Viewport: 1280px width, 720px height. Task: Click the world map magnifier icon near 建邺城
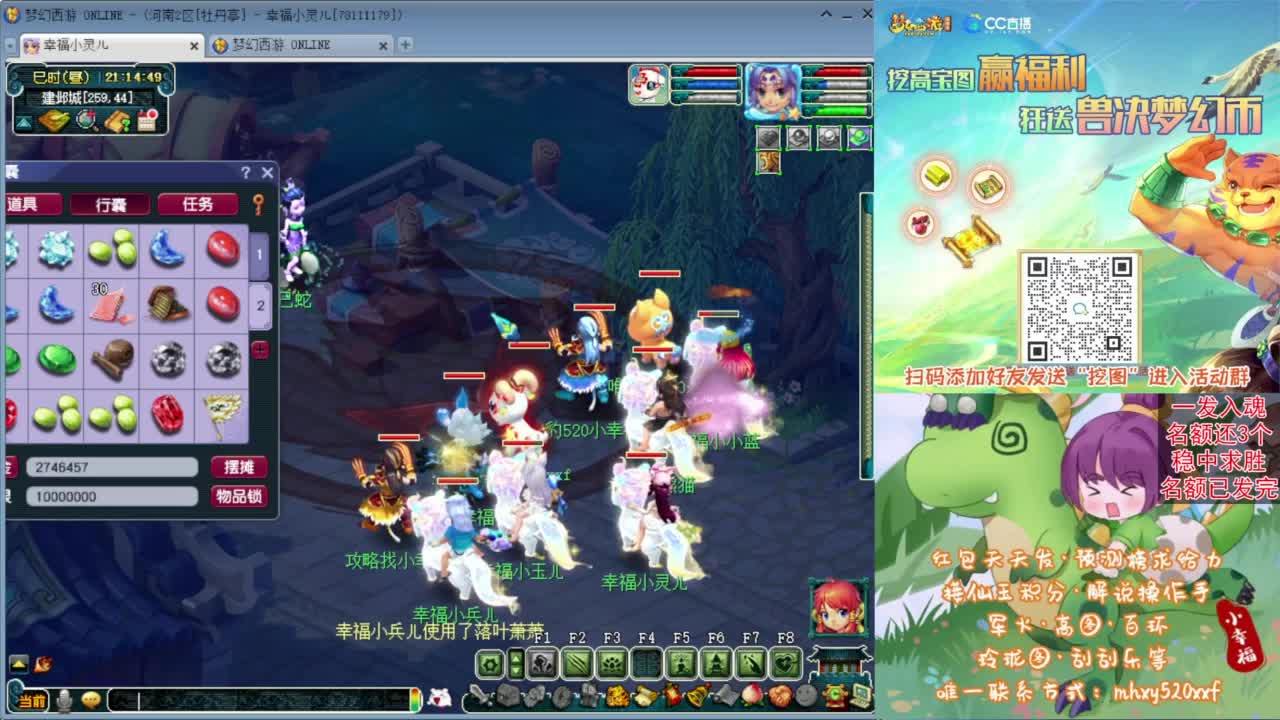85,121
